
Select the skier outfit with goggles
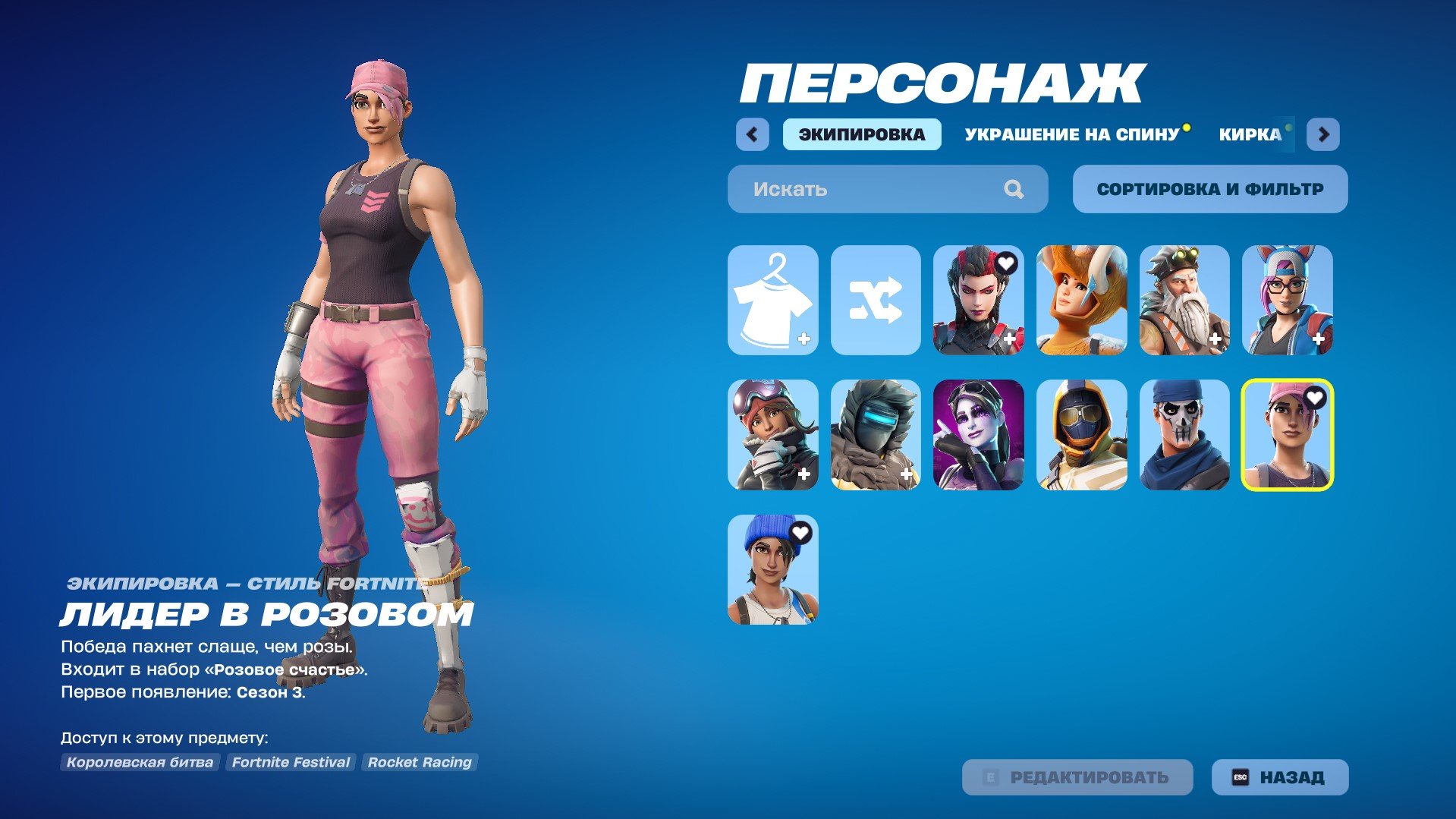tap(771, 433)
